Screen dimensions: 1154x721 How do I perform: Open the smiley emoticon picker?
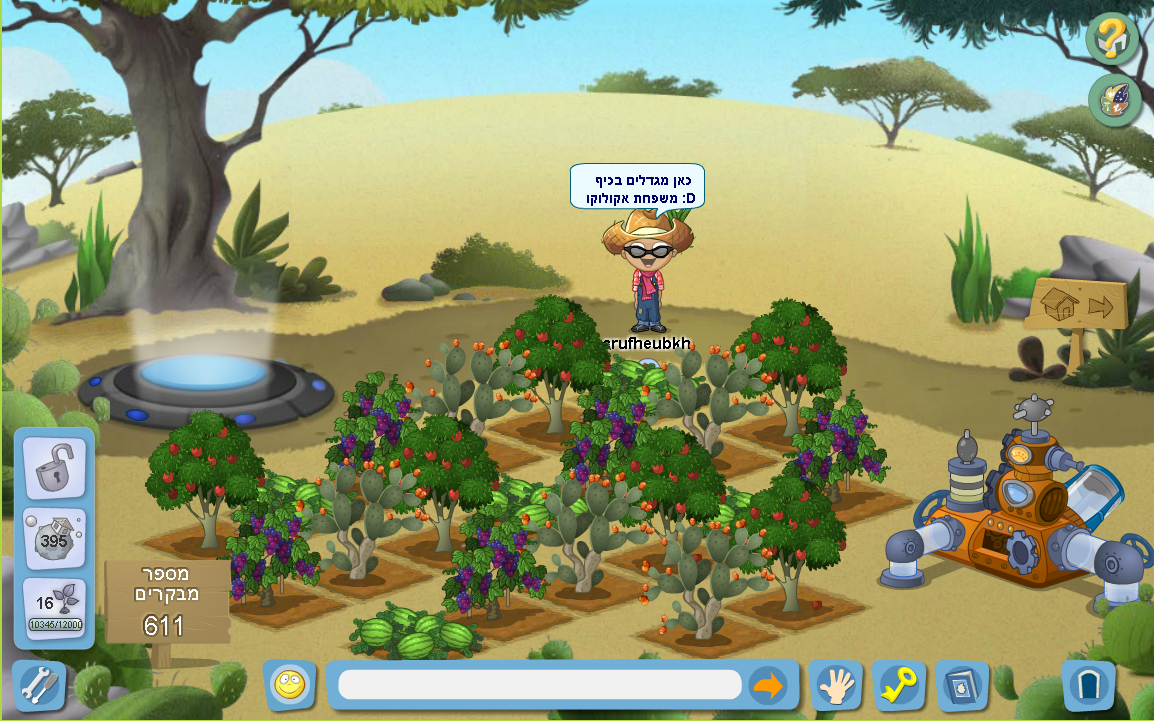click(290, 685)
